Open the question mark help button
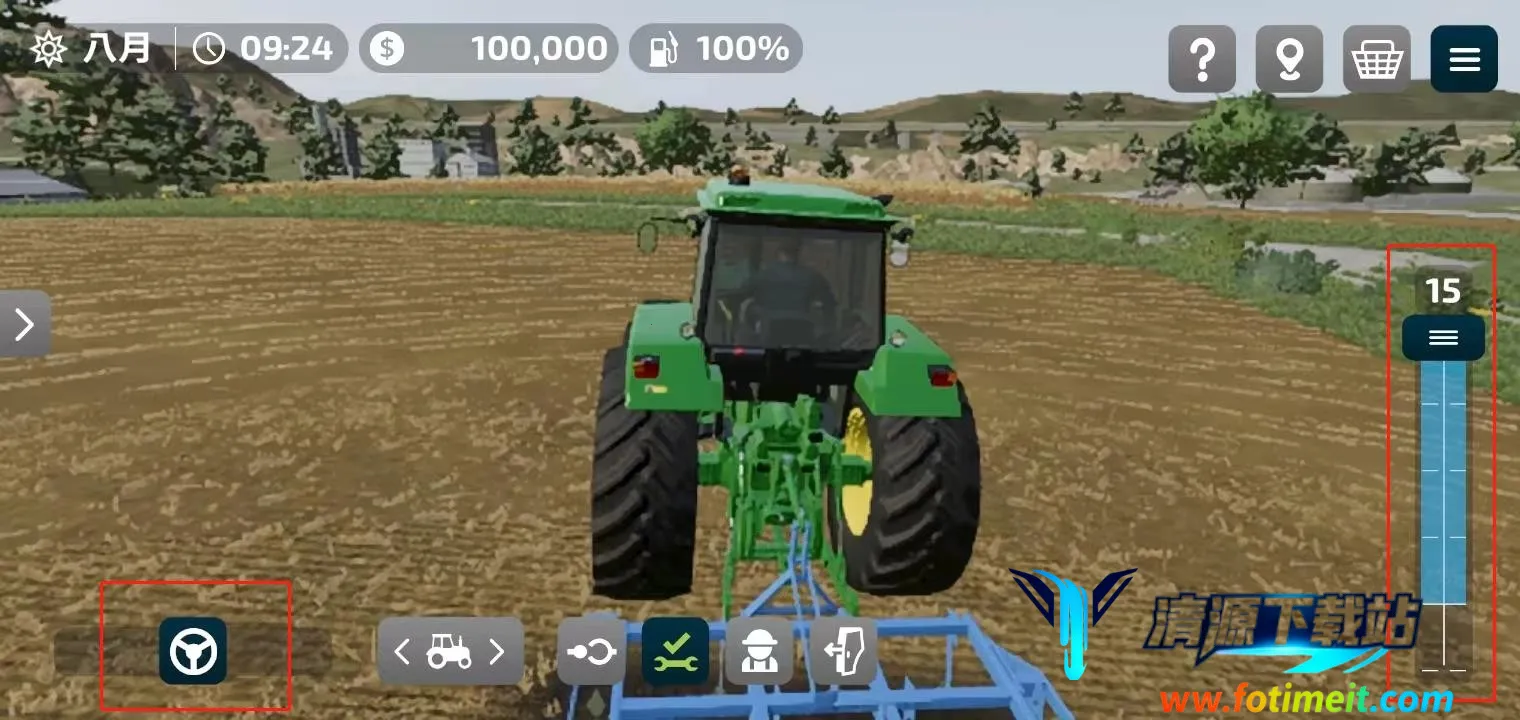The height and width of the screenshot is (720, 1520). [x=1202, y=60]
